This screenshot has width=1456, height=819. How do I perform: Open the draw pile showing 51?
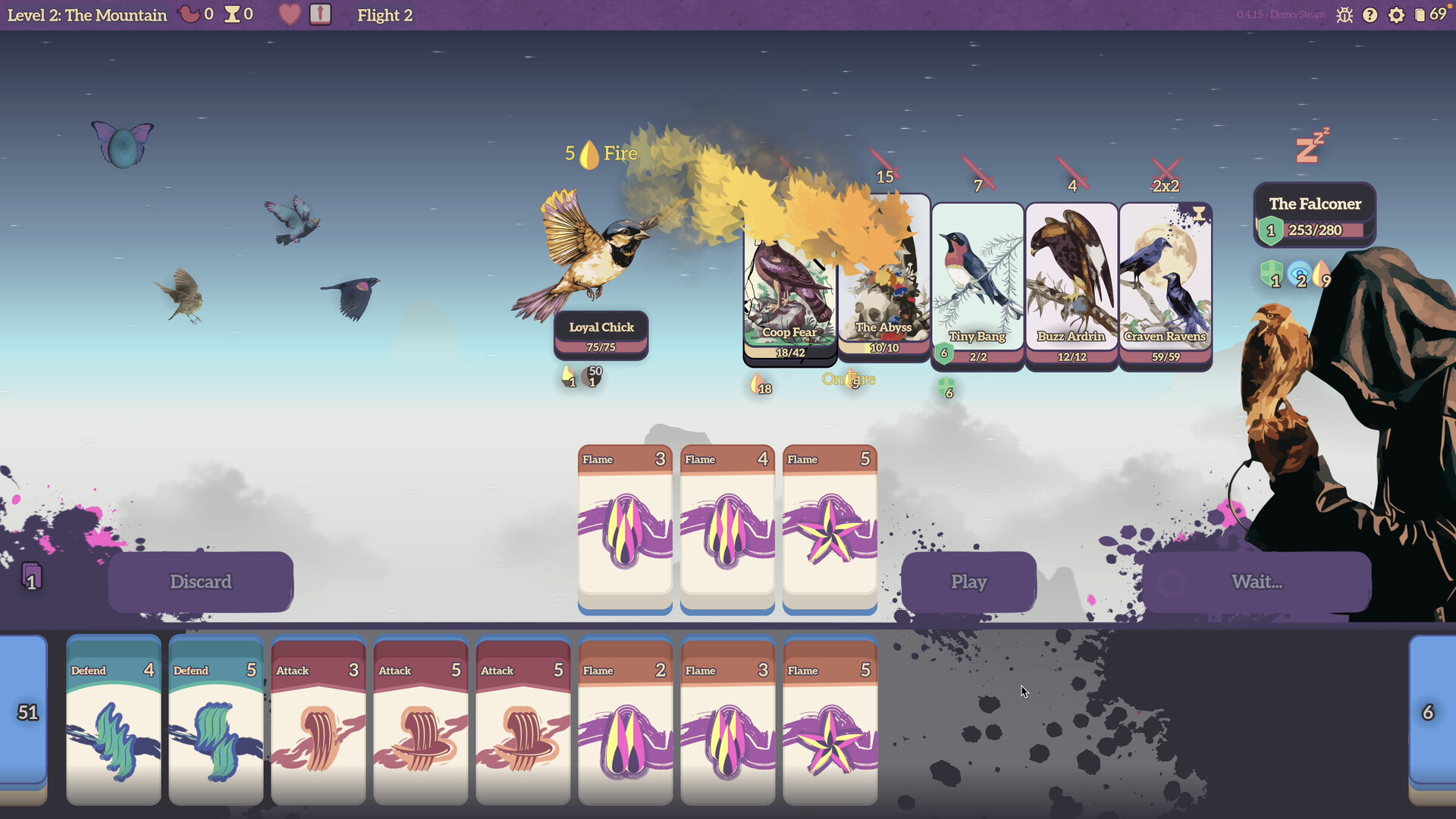coord(27,712)
